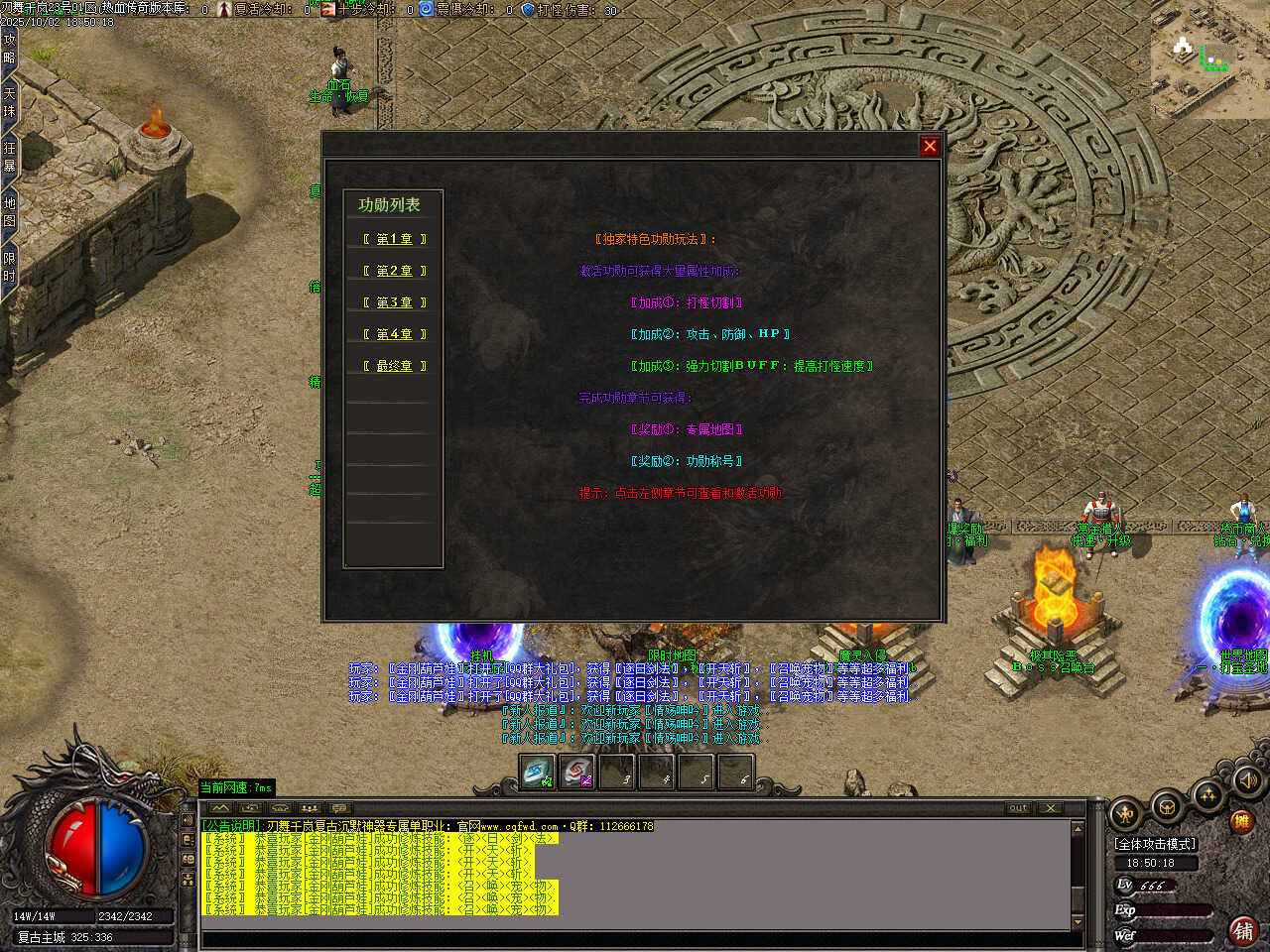Use the red swirl skill in hotbar slot two
The height and width of the screenshot is (952, 1270).
[576, 773]
